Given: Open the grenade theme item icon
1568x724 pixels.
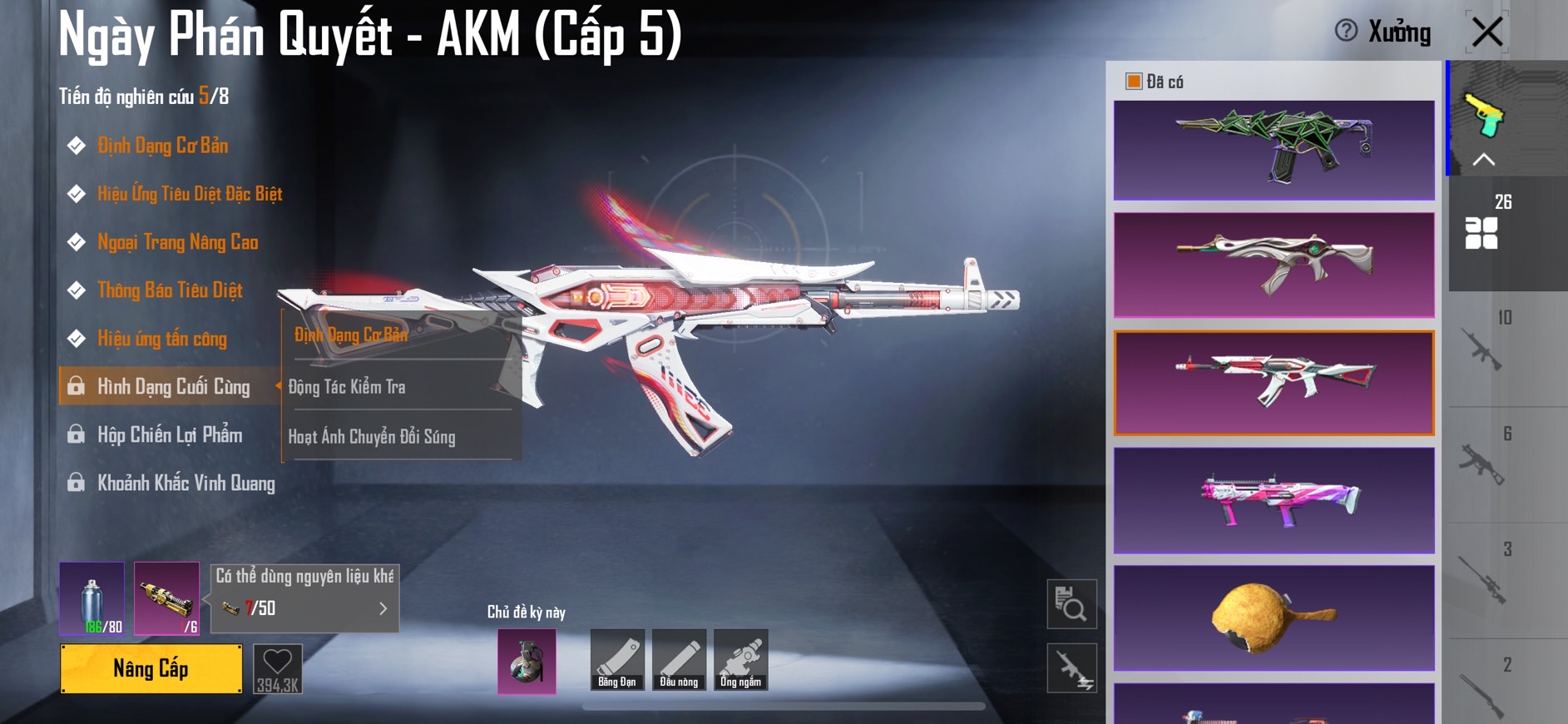Looking at the screenshot, I should coord(527,662).
